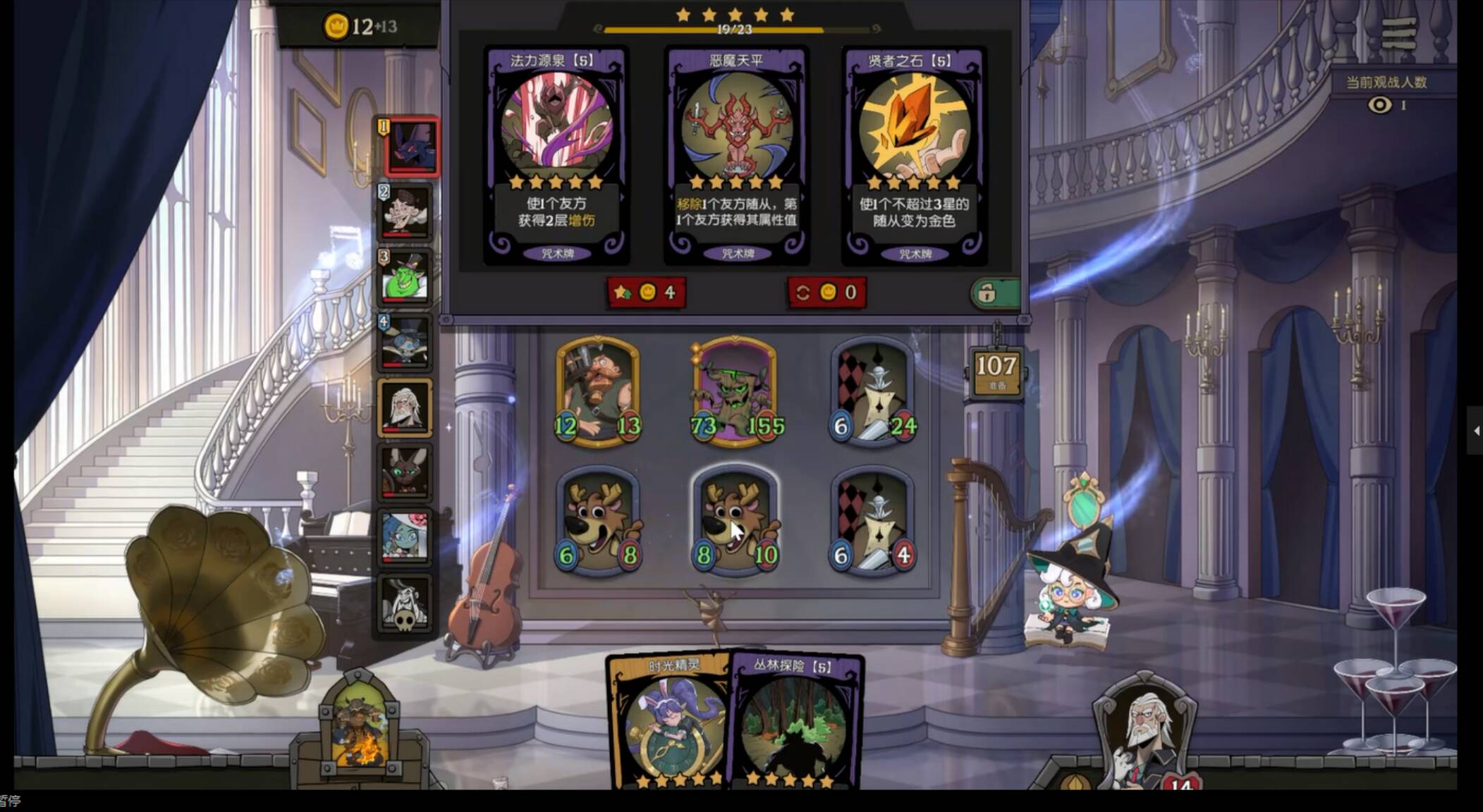
Task: Expand the side panel arrow
Action: pyautogui.click(x=1475, y=430)
